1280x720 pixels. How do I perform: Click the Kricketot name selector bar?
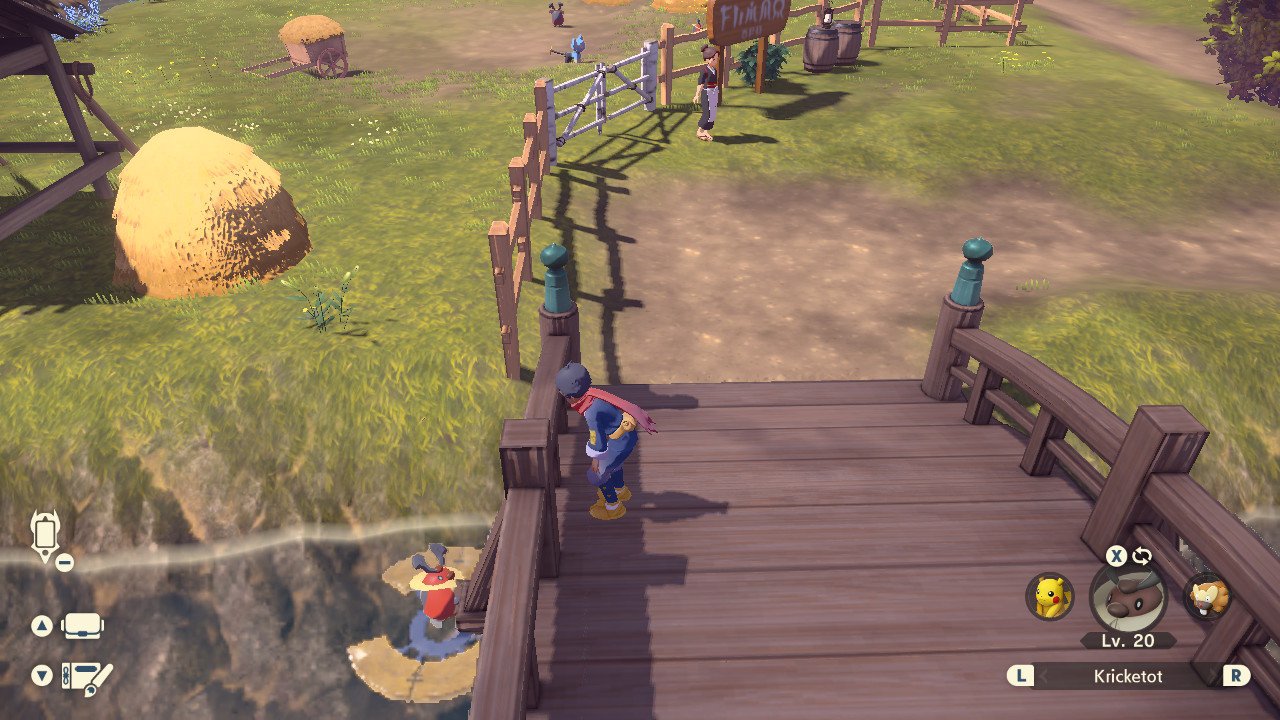pos(1128,676)
